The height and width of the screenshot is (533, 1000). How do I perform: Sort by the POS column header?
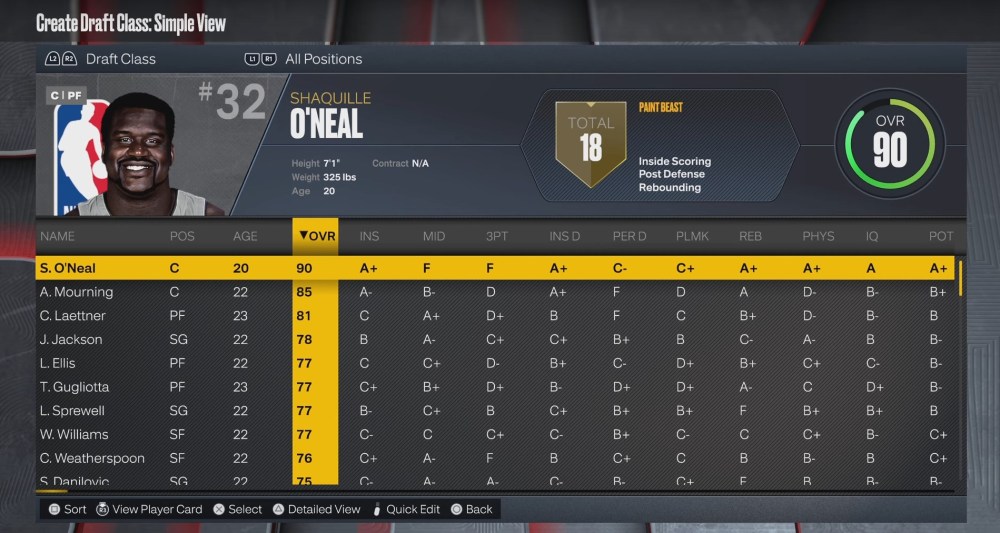pos(182,237)
